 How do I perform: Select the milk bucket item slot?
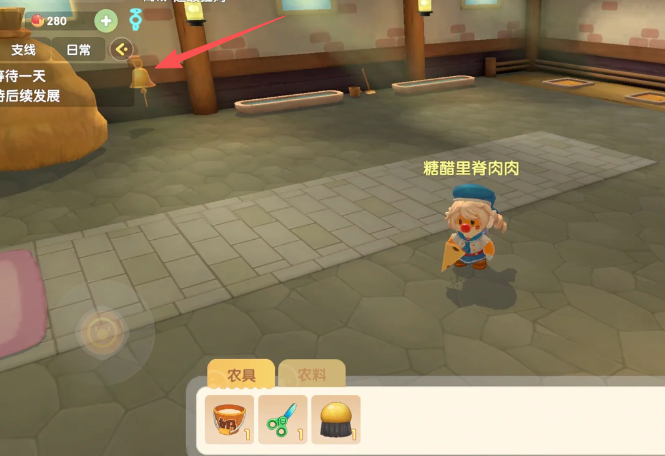230,420
